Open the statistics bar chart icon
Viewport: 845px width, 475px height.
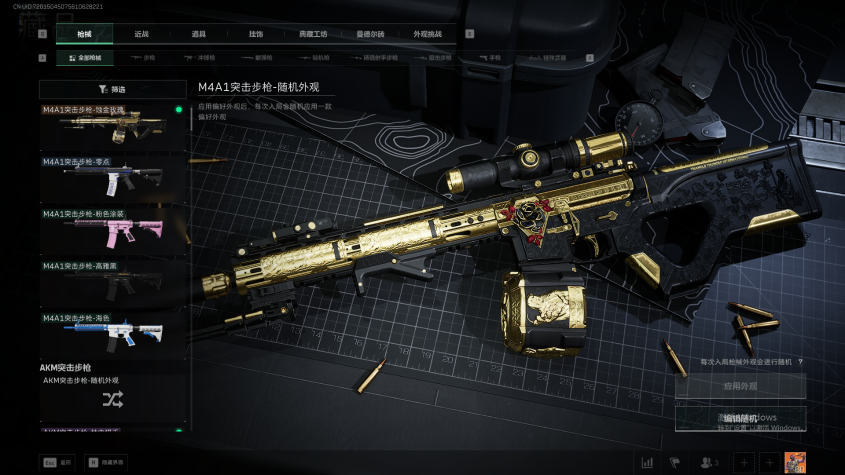pos(647,462)
